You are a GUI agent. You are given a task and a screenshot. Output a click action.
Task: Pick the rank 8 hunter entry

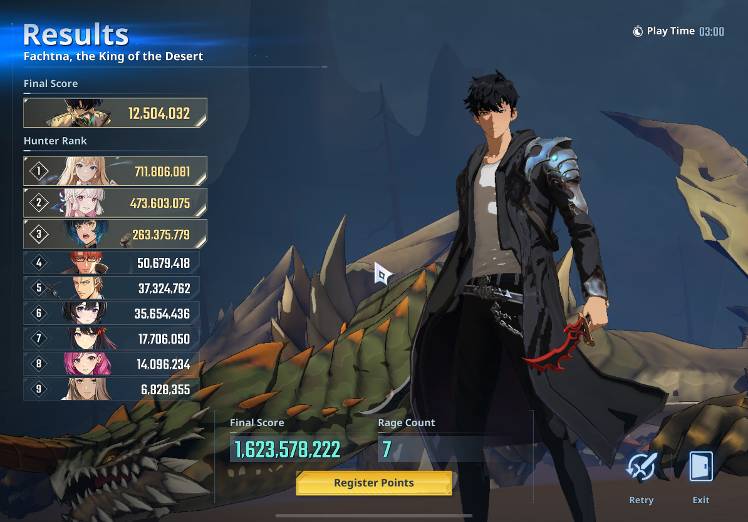(111, 364)
